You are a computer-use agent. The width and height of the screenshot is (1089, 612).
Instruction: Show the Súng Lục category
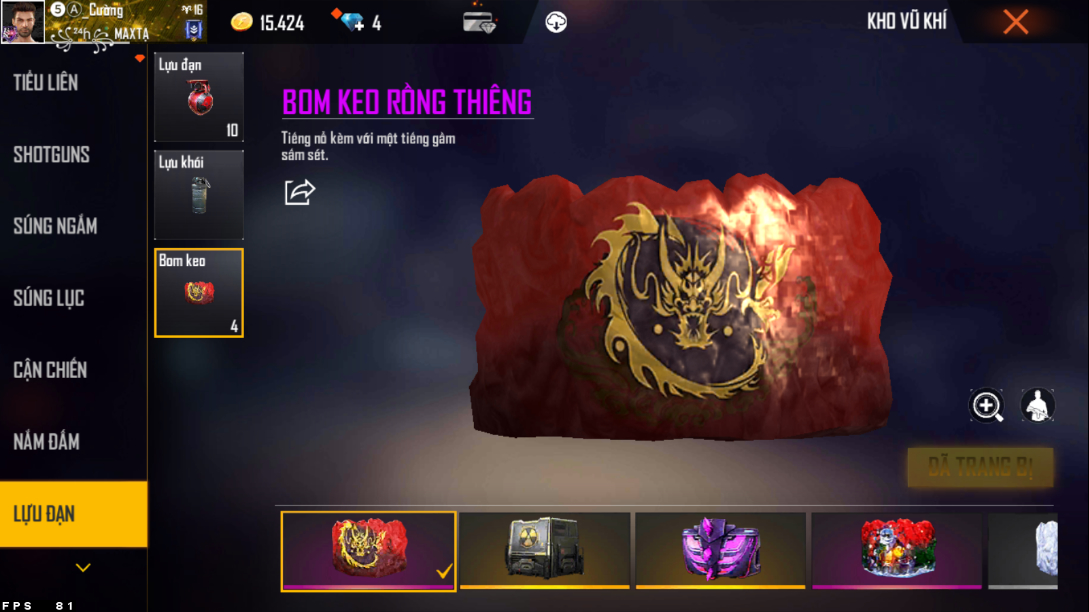click(49, 298)
